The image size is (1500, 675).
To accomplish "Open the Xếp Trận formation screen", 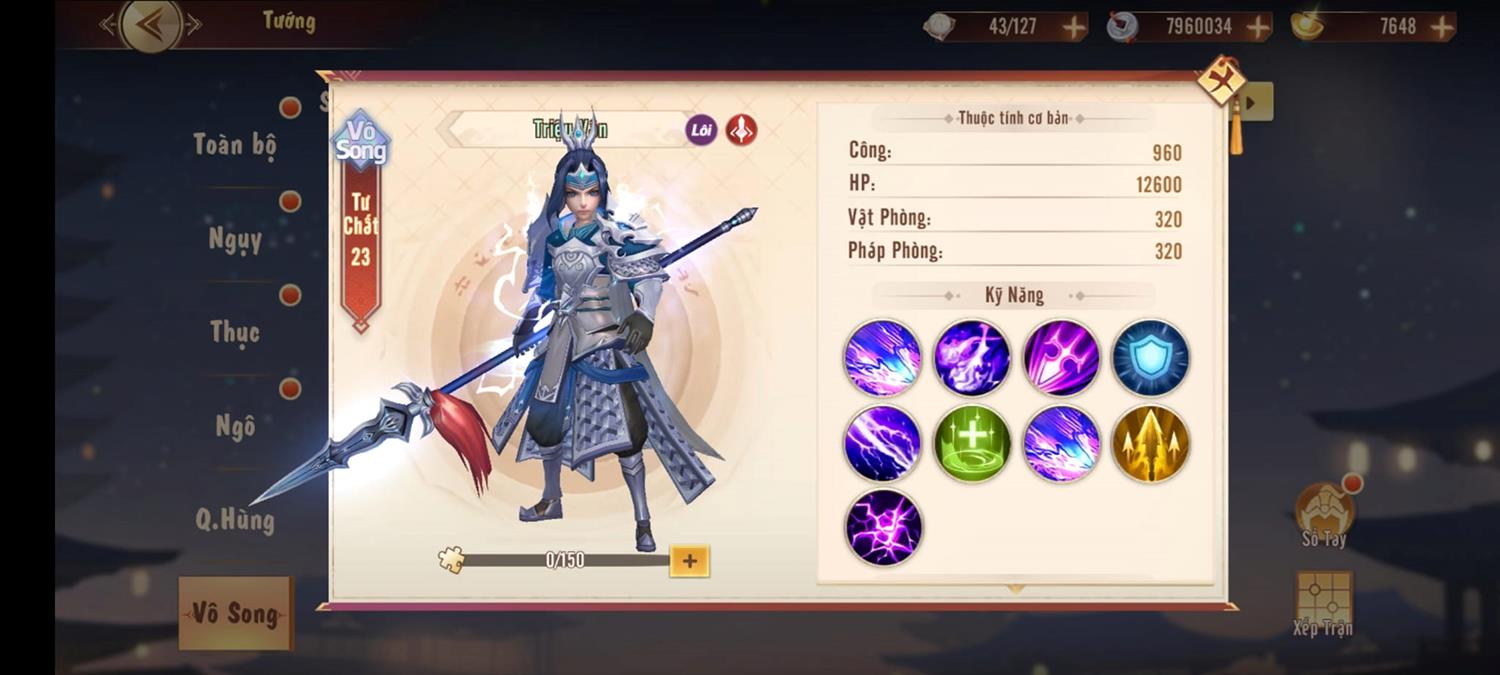I will pos(1323,603).
